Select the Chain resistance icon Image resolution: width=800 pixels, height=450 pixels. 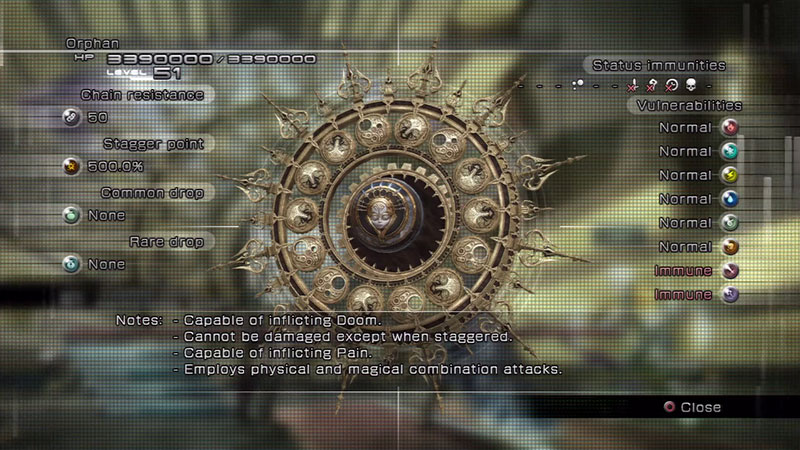[x=71, y=117]
